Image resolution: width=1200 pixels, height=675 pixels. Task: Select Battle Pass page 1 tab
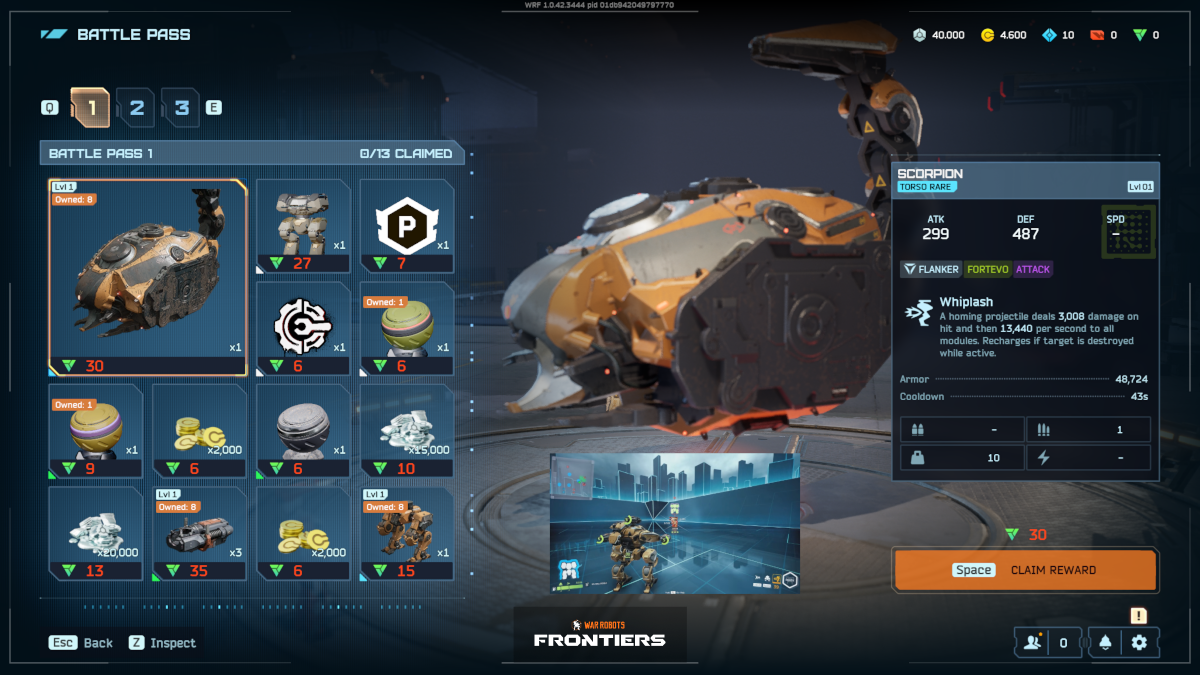[90, 107]
